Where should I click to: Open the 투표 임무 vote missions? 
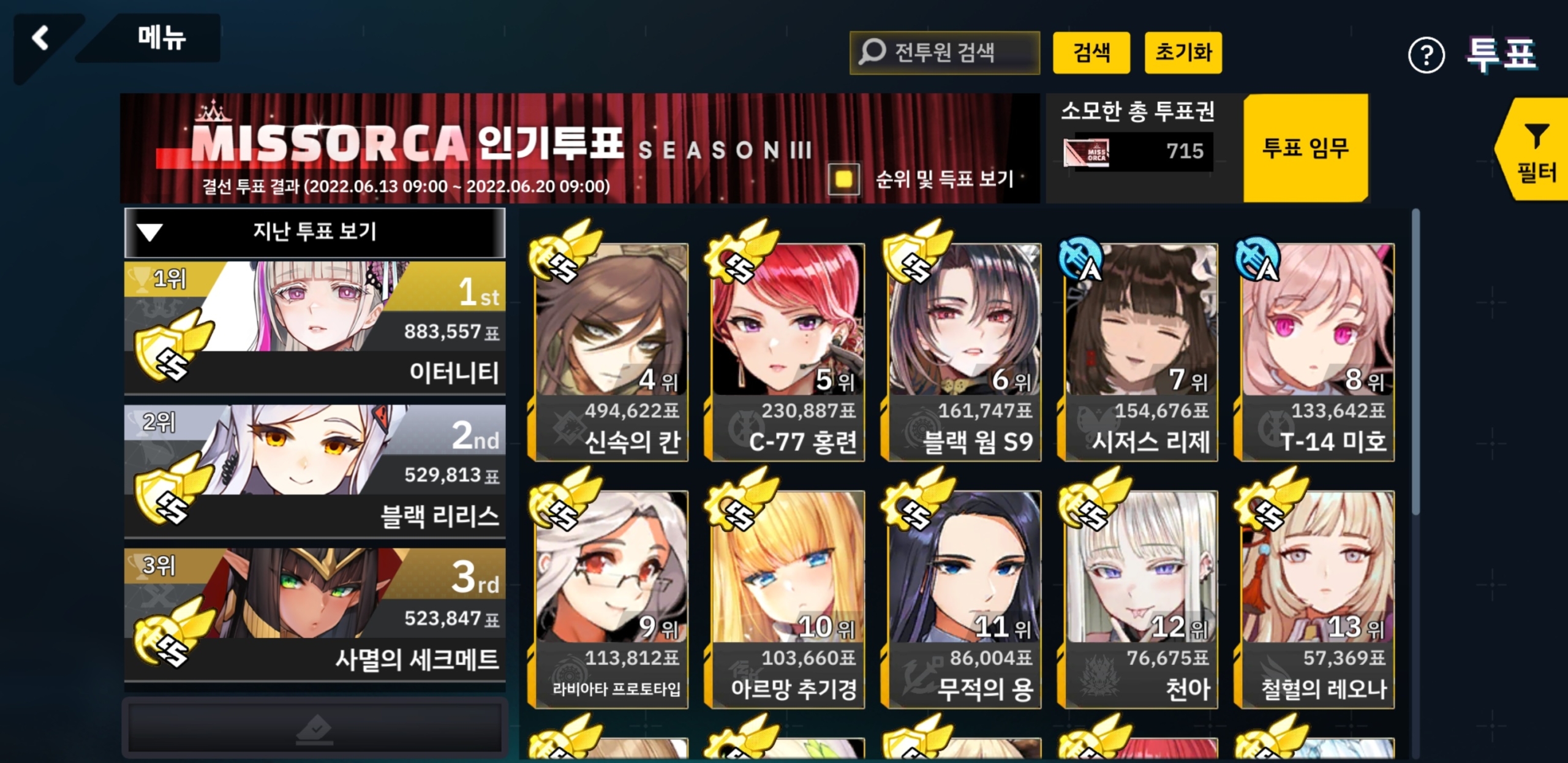pos(1305,148)
